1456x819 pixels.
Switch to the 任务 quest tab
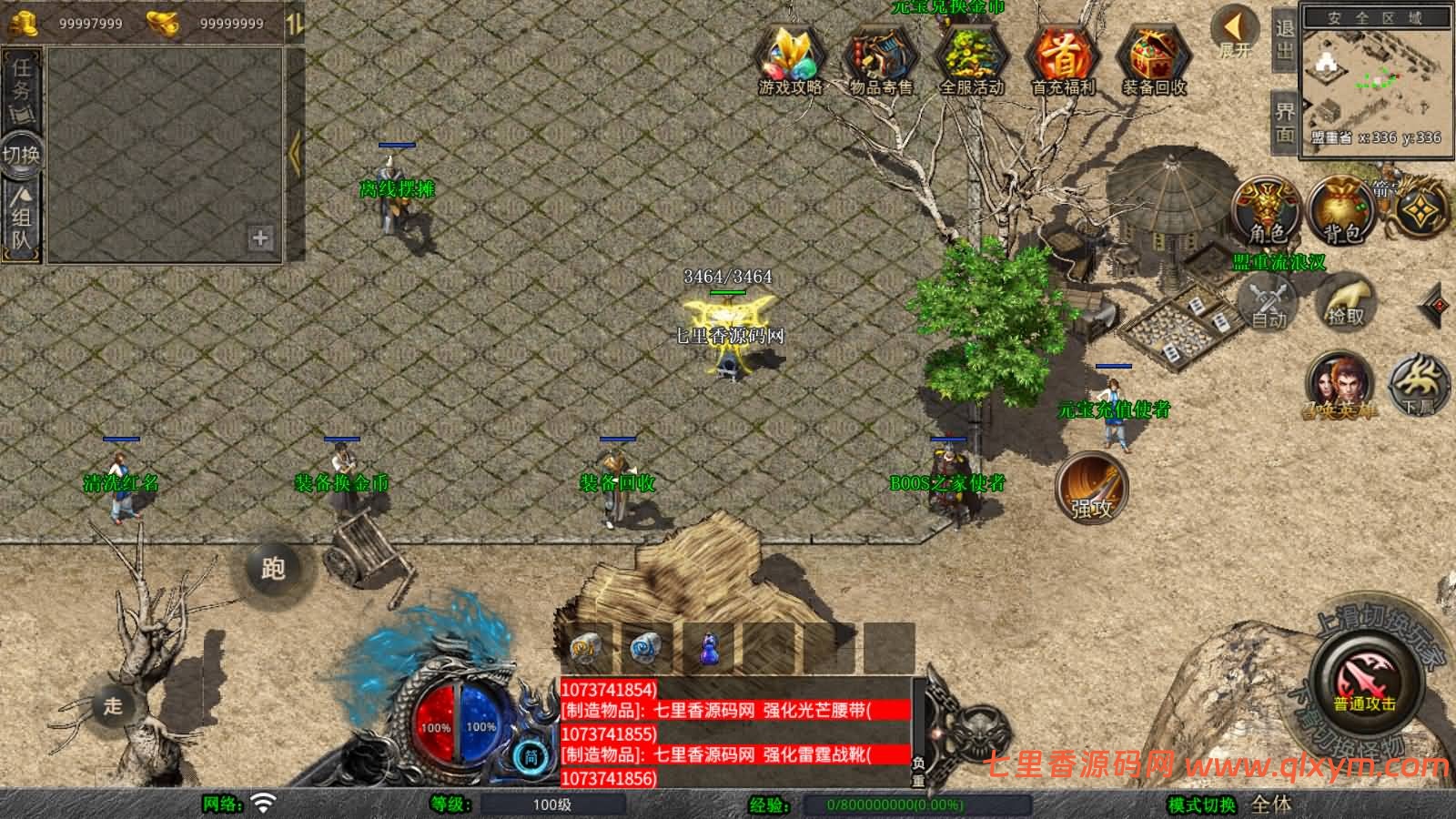[20, 86]
